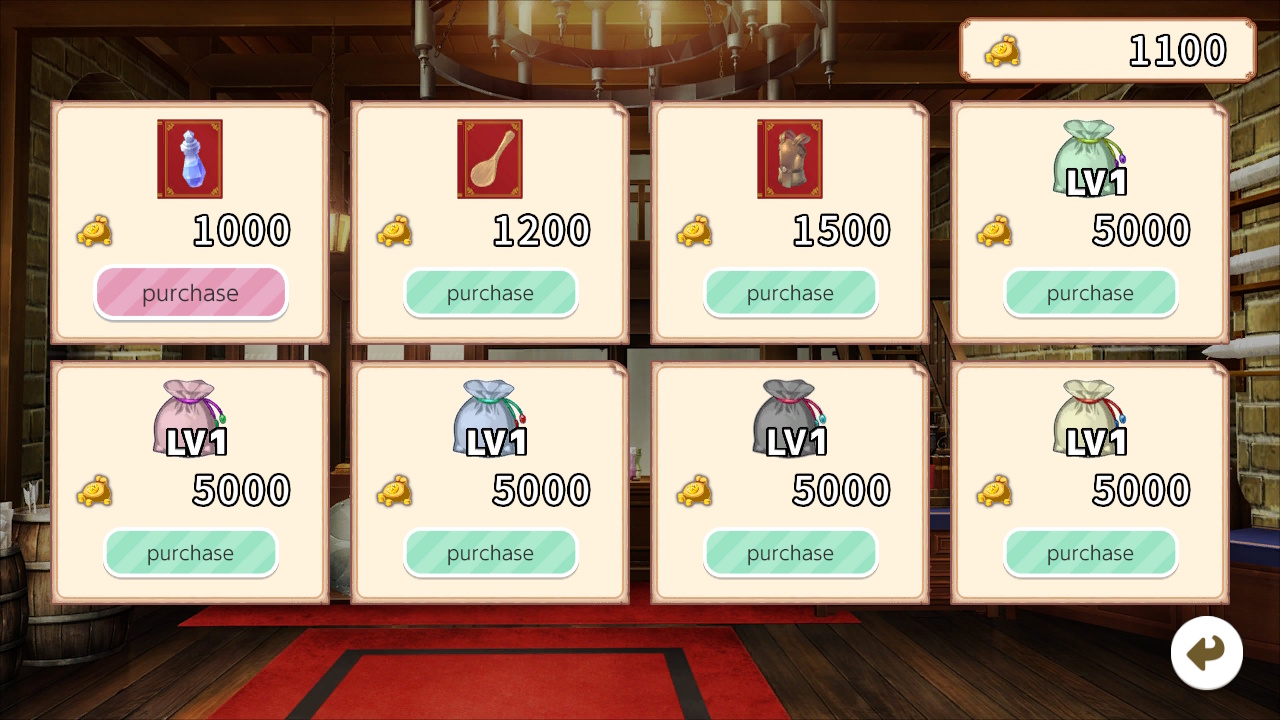The image size is (1280, 720).
Task: Purchase the green LV1 bag
Action: pyautogui.click(x=1090, y=293)
